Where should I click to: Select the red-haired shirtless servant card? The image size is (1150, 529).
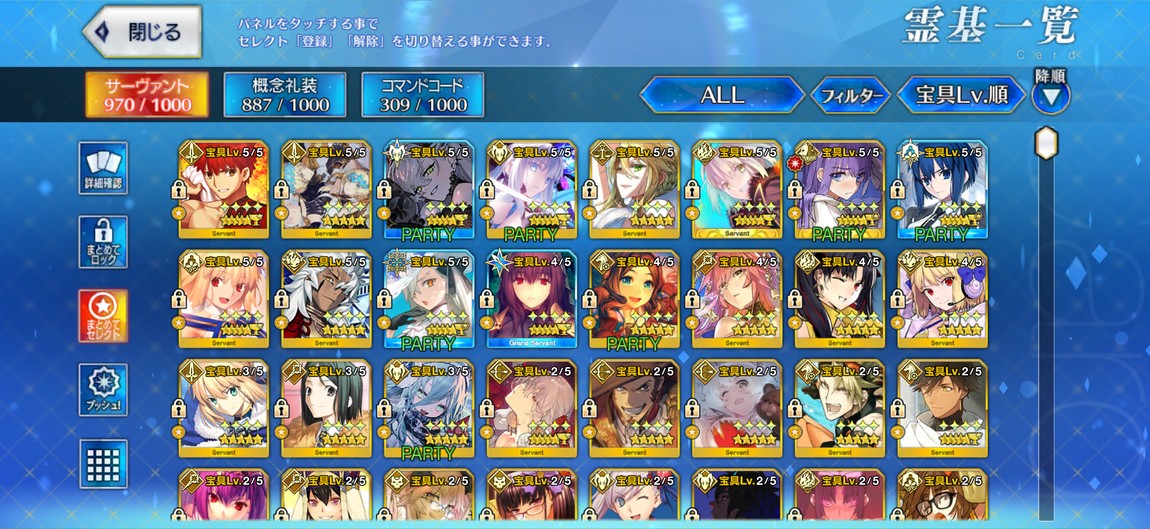(223, 189)
